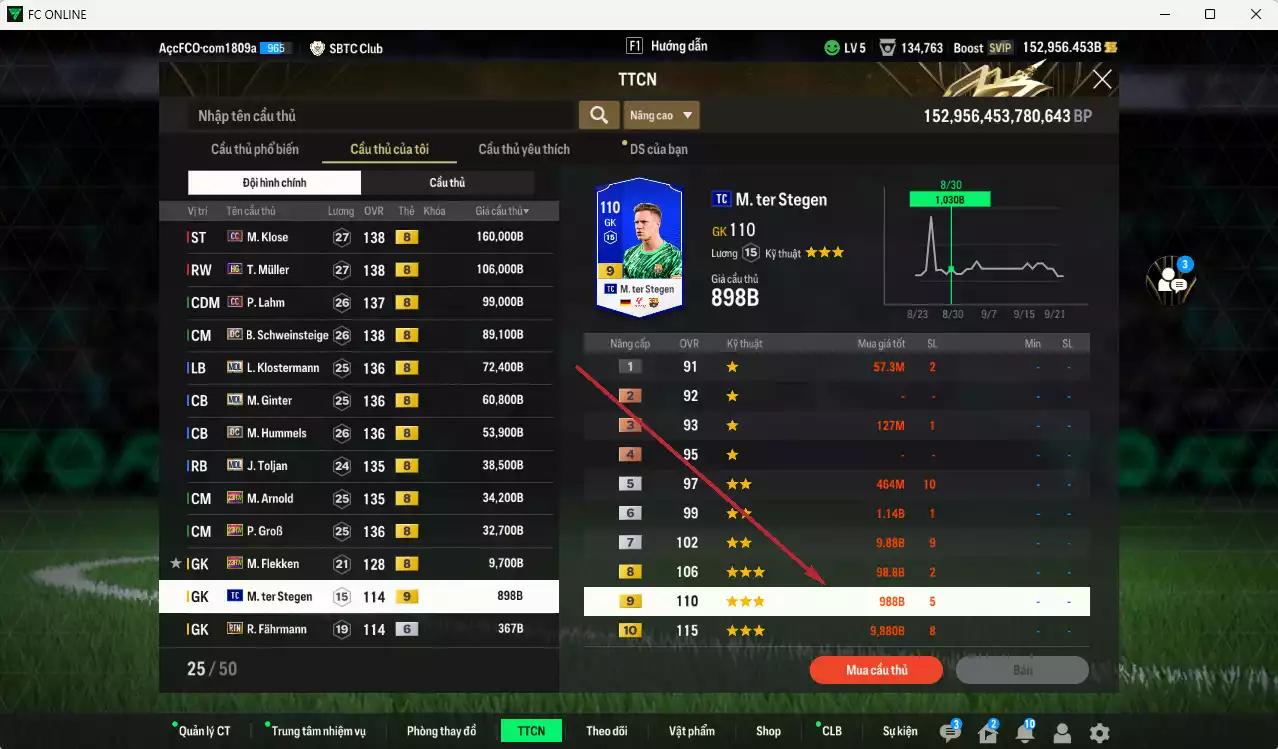Open the Hướng dẫn guide
Viewport: 1278px width, 749px height.
point(667,47)
